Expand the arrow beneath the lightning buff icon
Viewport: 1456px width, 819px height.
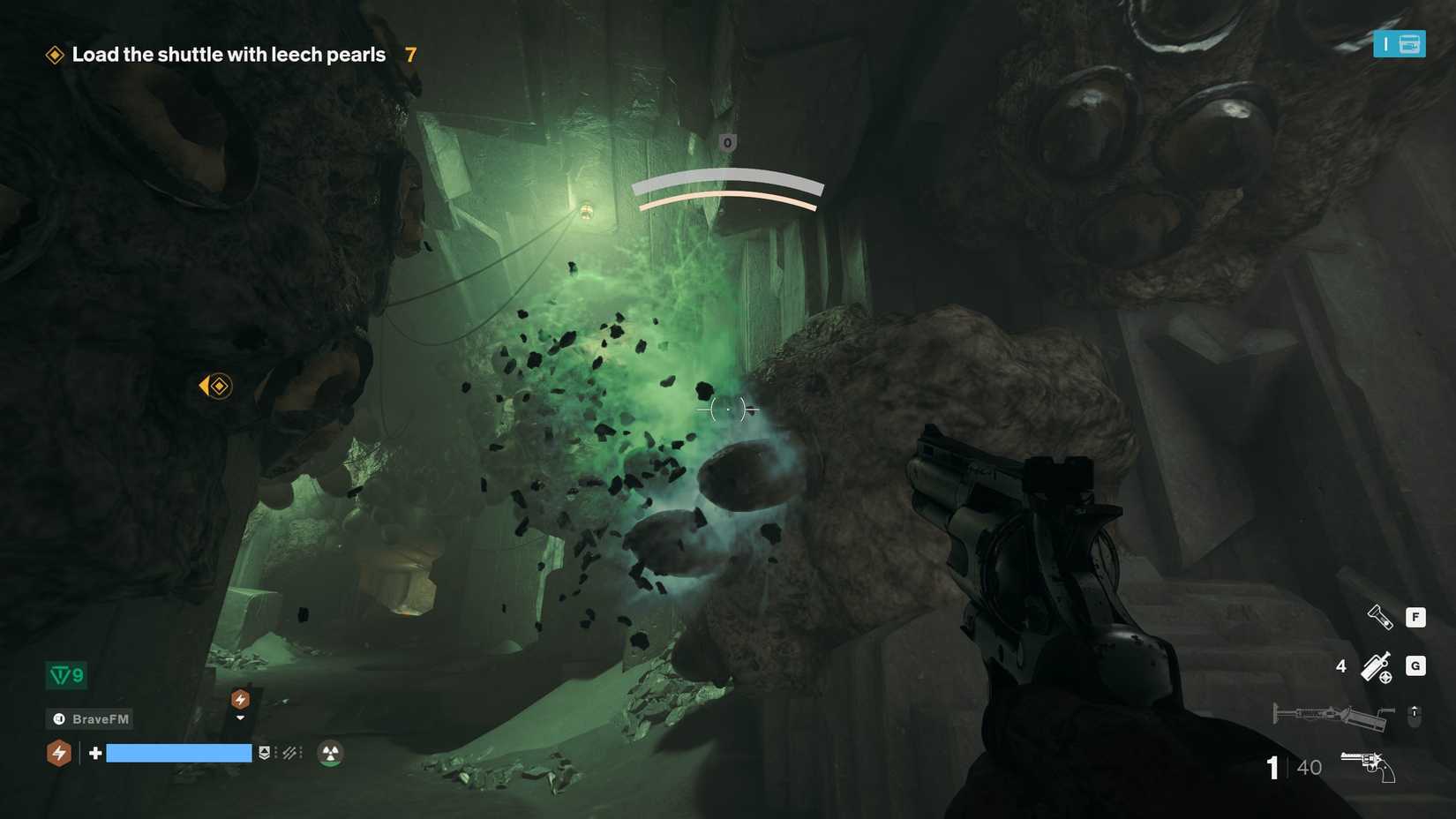240,718
